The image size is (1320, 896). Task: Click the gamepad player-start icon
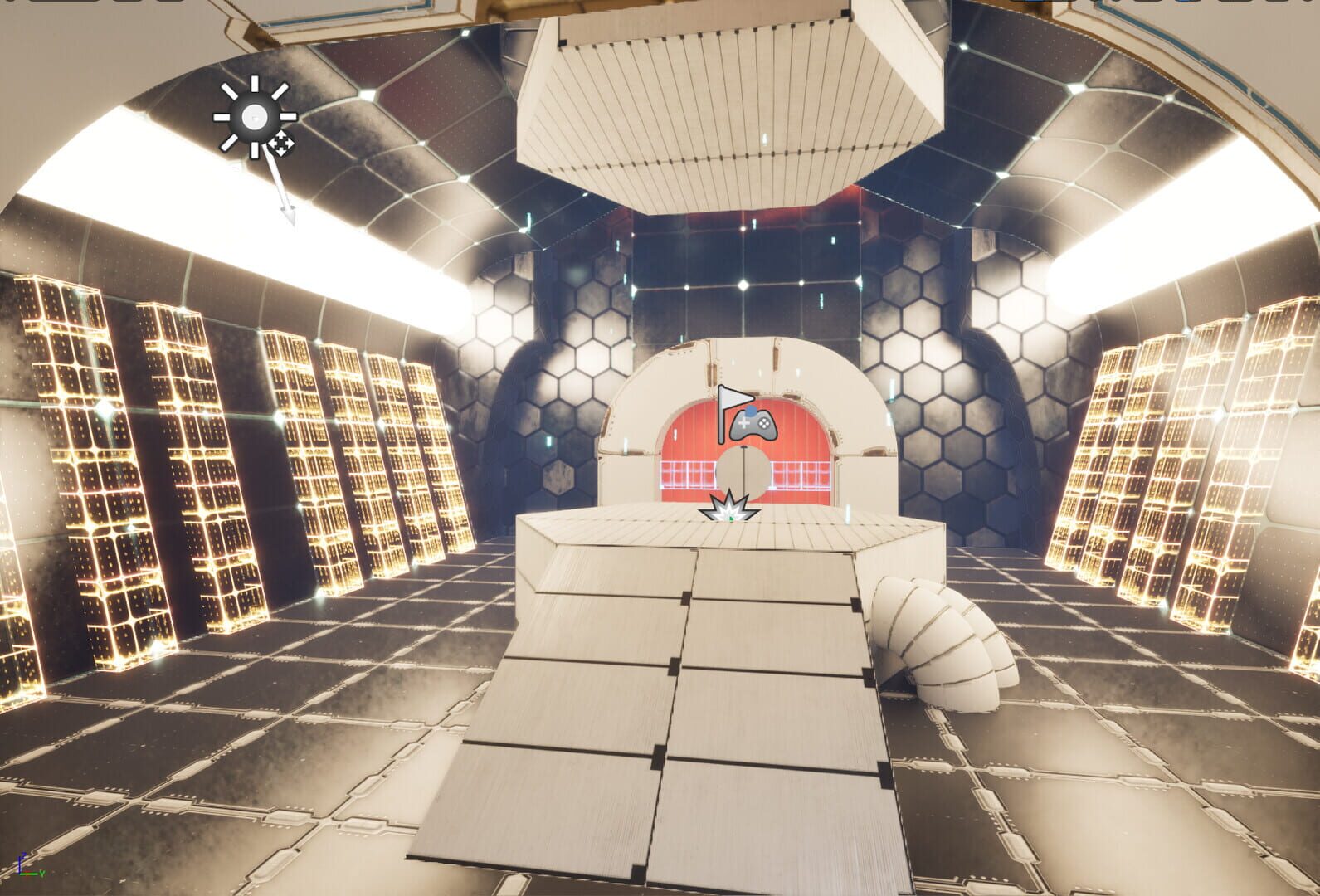click(x=753, y=423)
